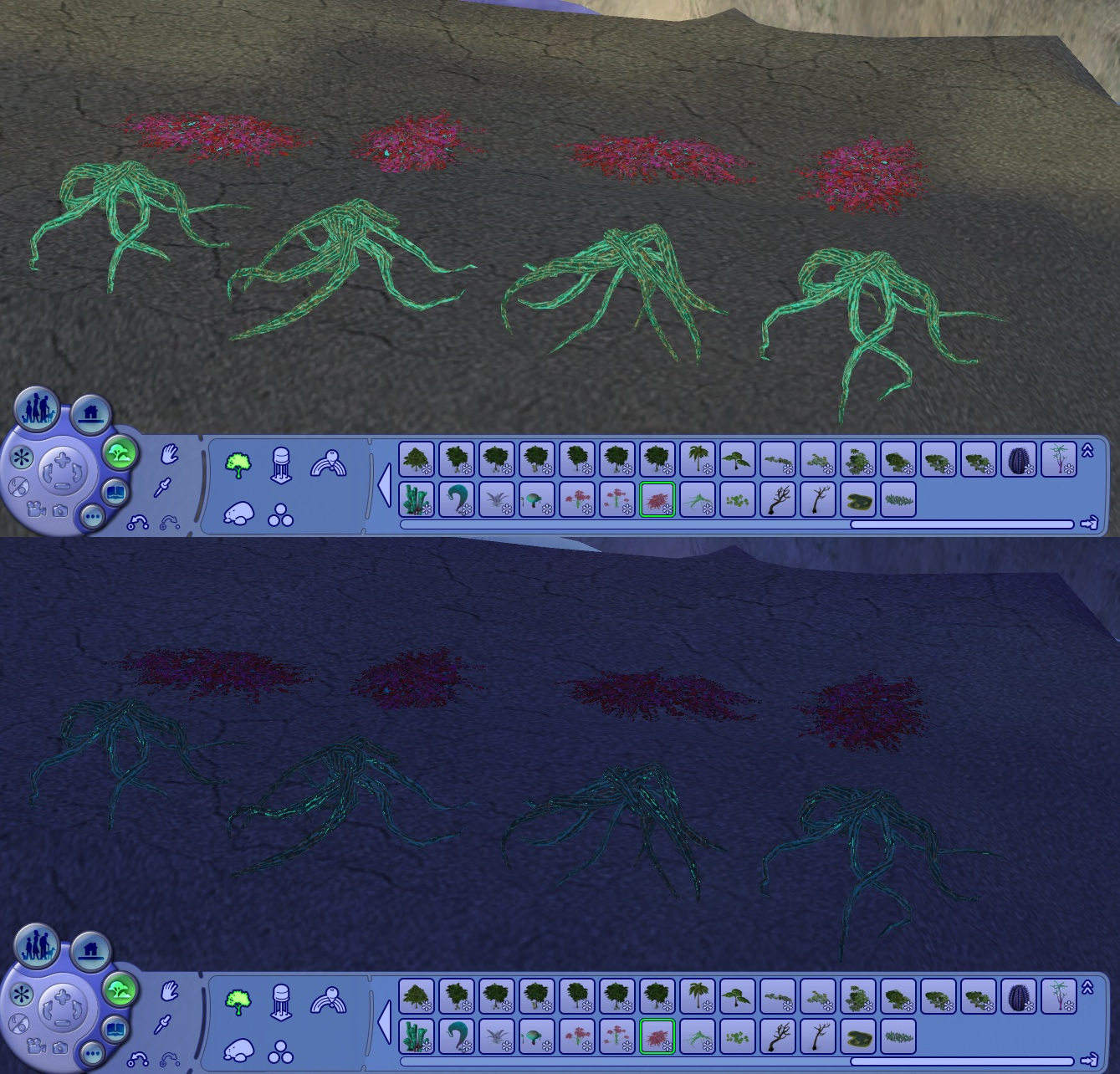This screenshot has width=1120, height=1074.
Task: Choose the highlighted red coral thumbnail in the daytime screenshot
Action: point(657,499)
